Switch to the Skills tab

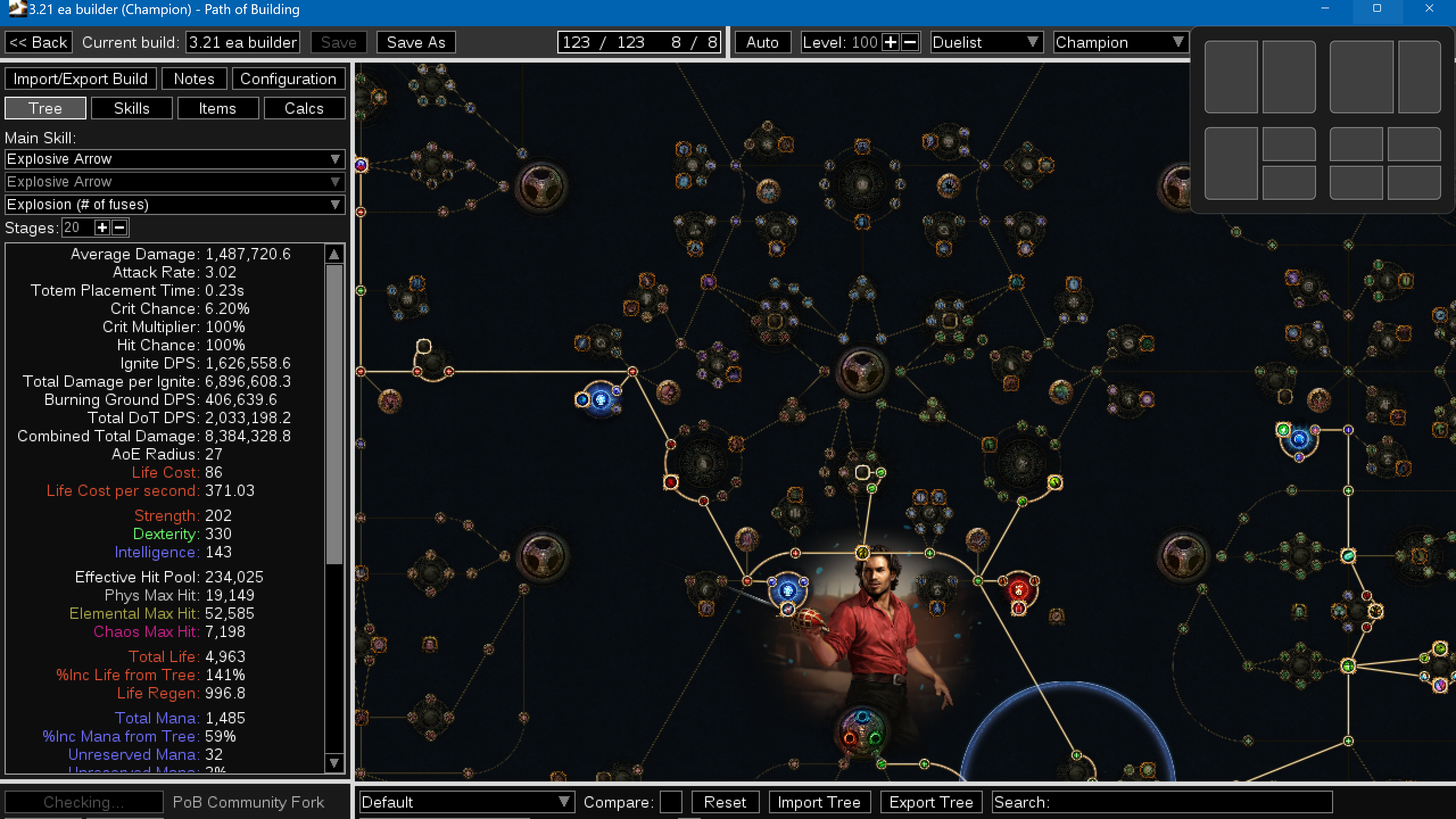132,108
